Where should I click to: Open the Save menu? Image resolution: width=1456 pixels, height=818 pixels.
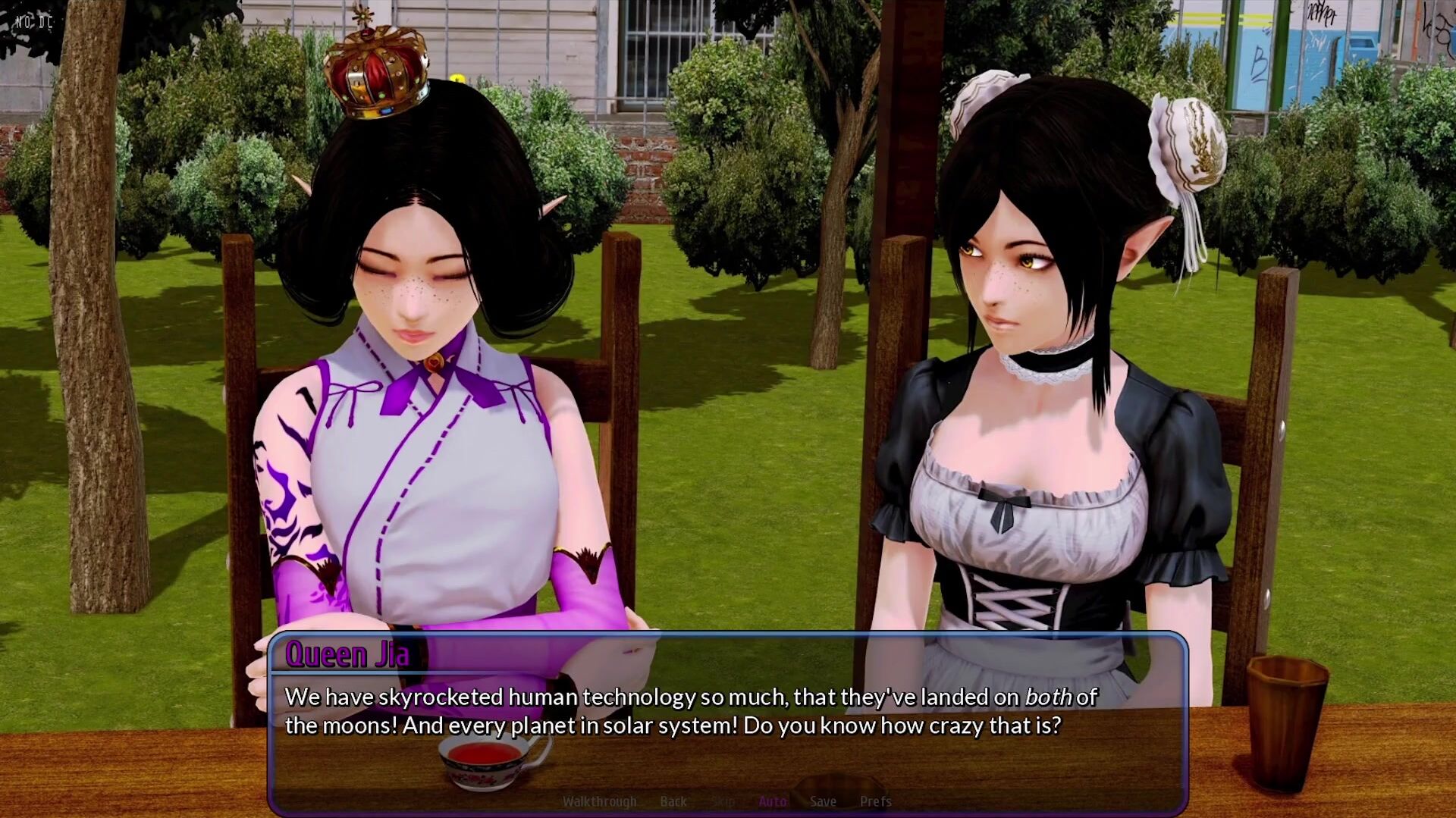[x=823, y=801]
